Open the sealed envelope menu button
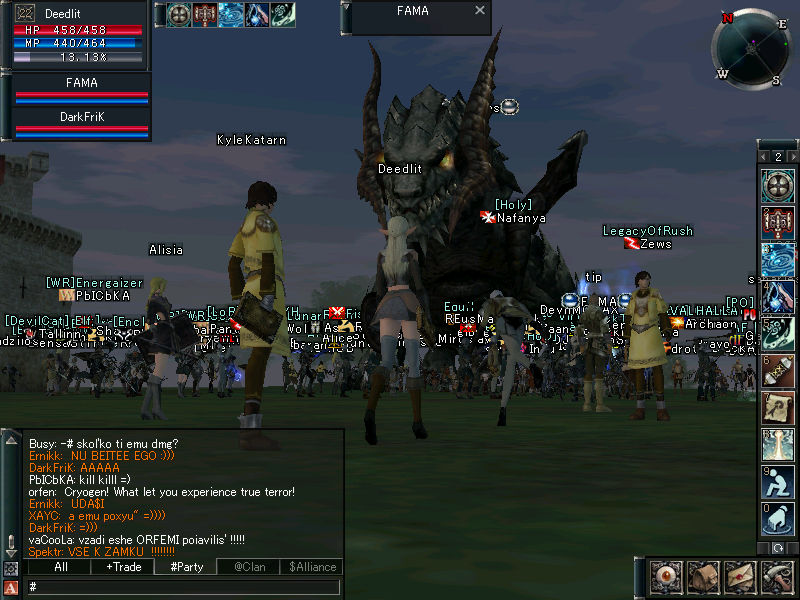The width and height of the screenshot is (800, 600). pyautogui.click(x=740, y=578)
